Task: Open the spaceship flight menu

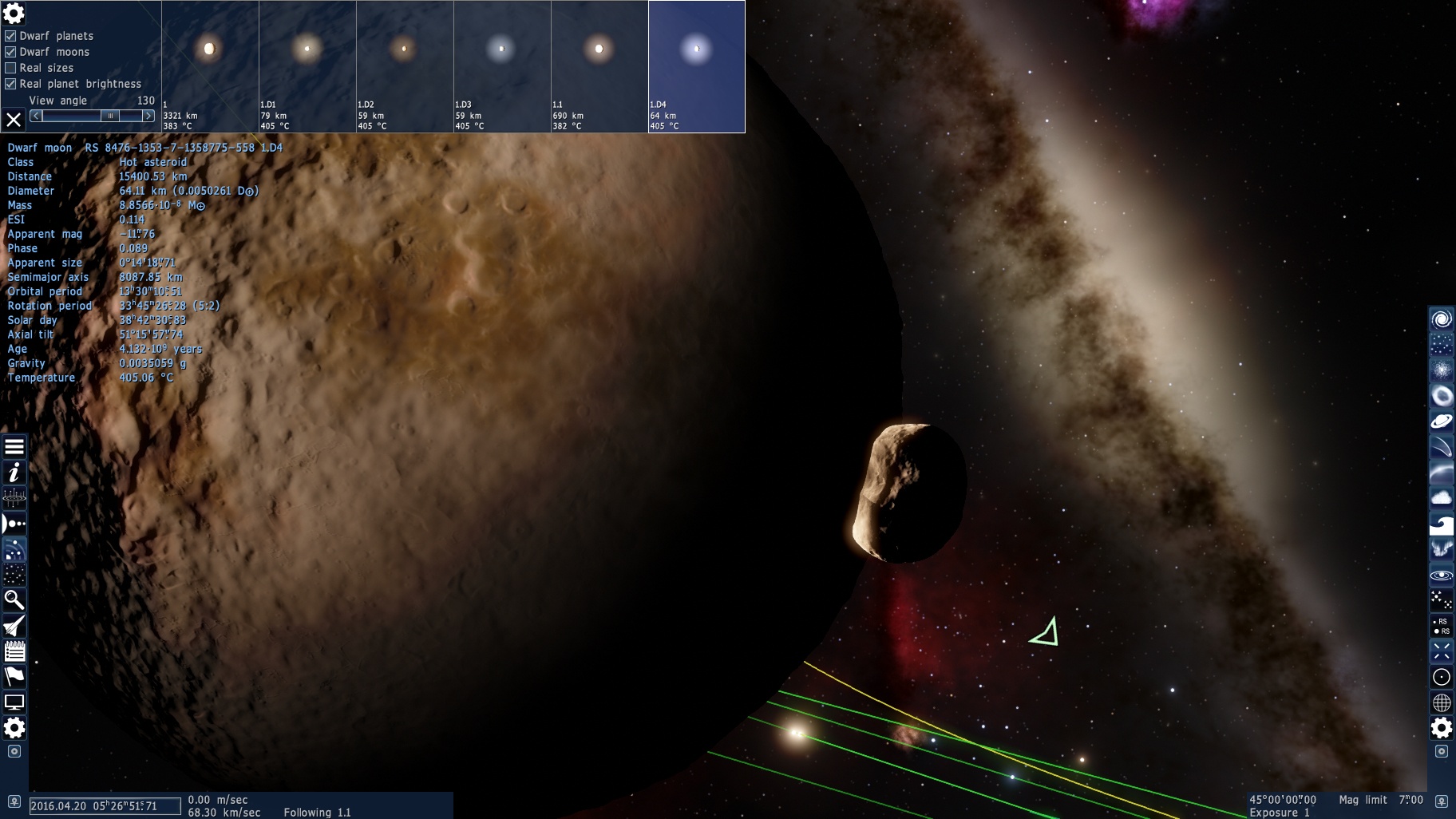Action: pos(14,626)
